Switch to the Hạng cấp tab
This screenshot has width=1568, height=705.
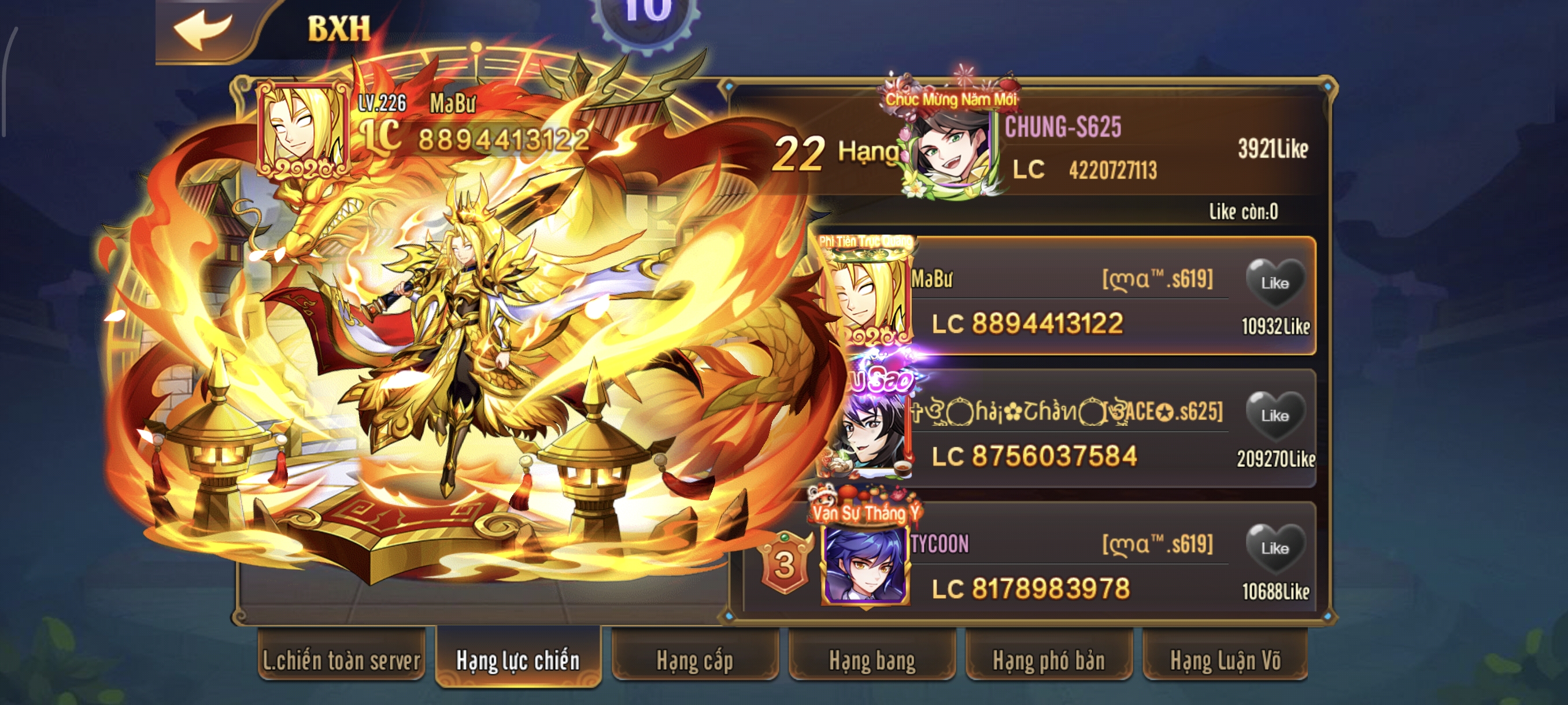693,659
